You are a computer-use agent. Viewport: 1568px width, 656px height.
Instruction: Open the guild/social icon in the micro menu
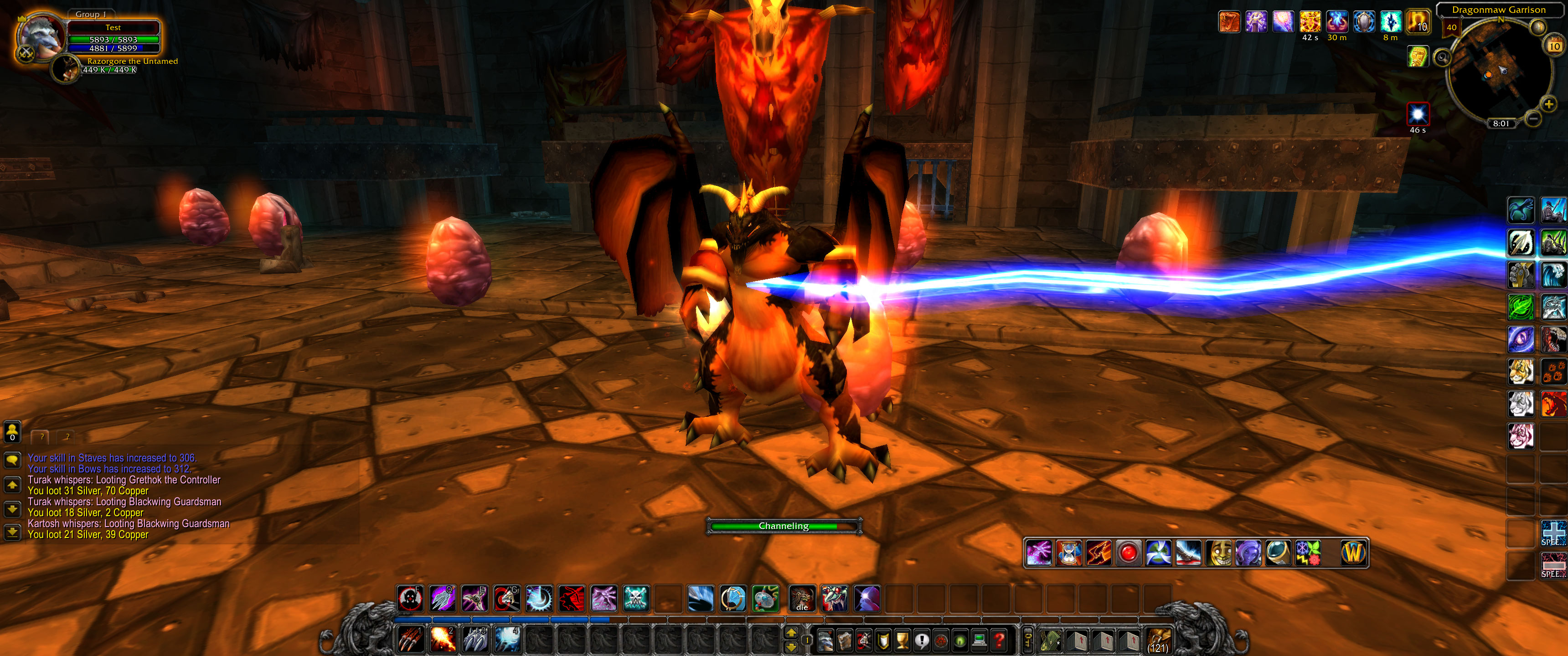941,641
